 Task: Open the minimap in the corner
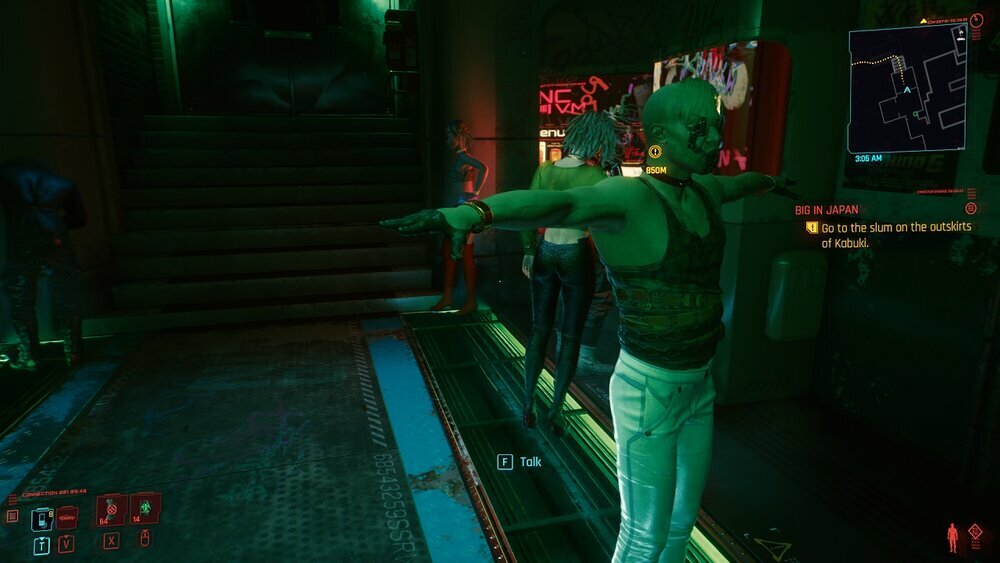[x=907, y=88]
